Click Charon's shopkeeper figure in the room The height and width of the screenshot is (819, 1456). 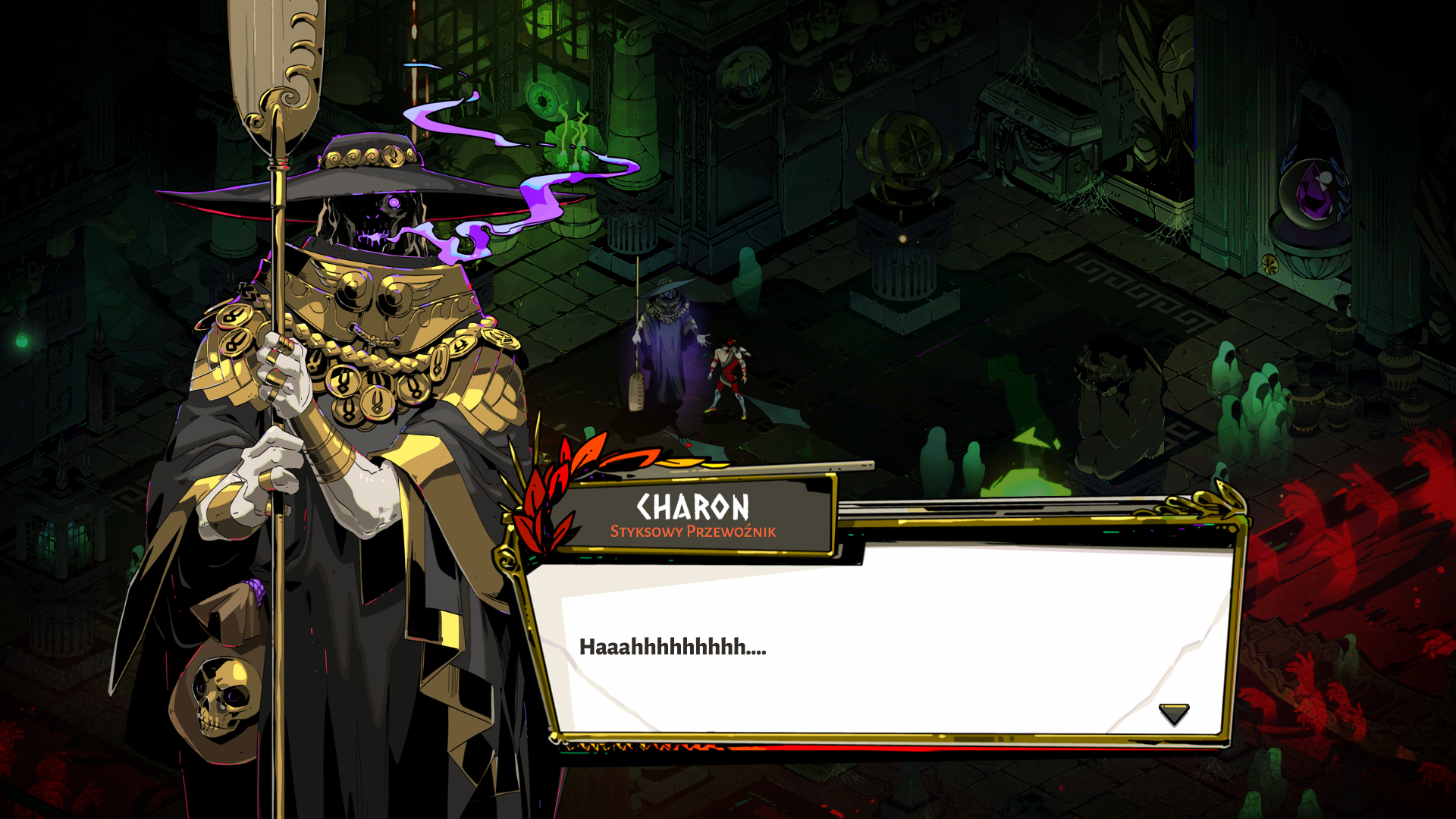pyautogui.click(x=667, y=334)
